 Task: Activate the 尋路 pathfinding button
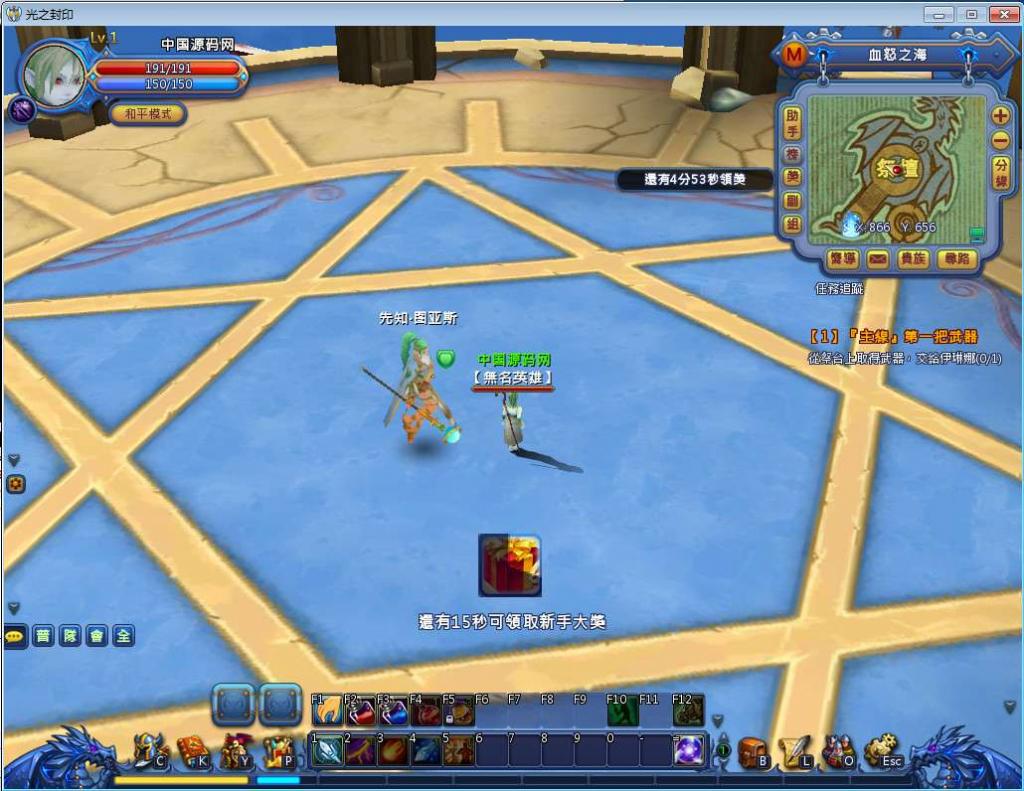(x=956, y=259)
